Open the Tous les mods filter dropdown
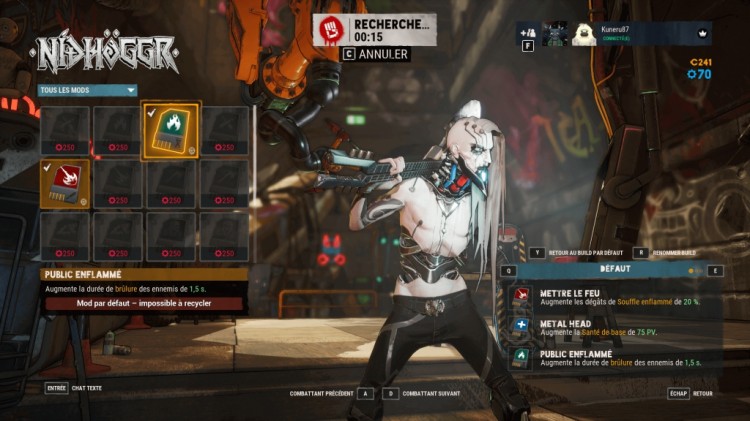Screen dimensions: 750x421 (x=87, y=90)
